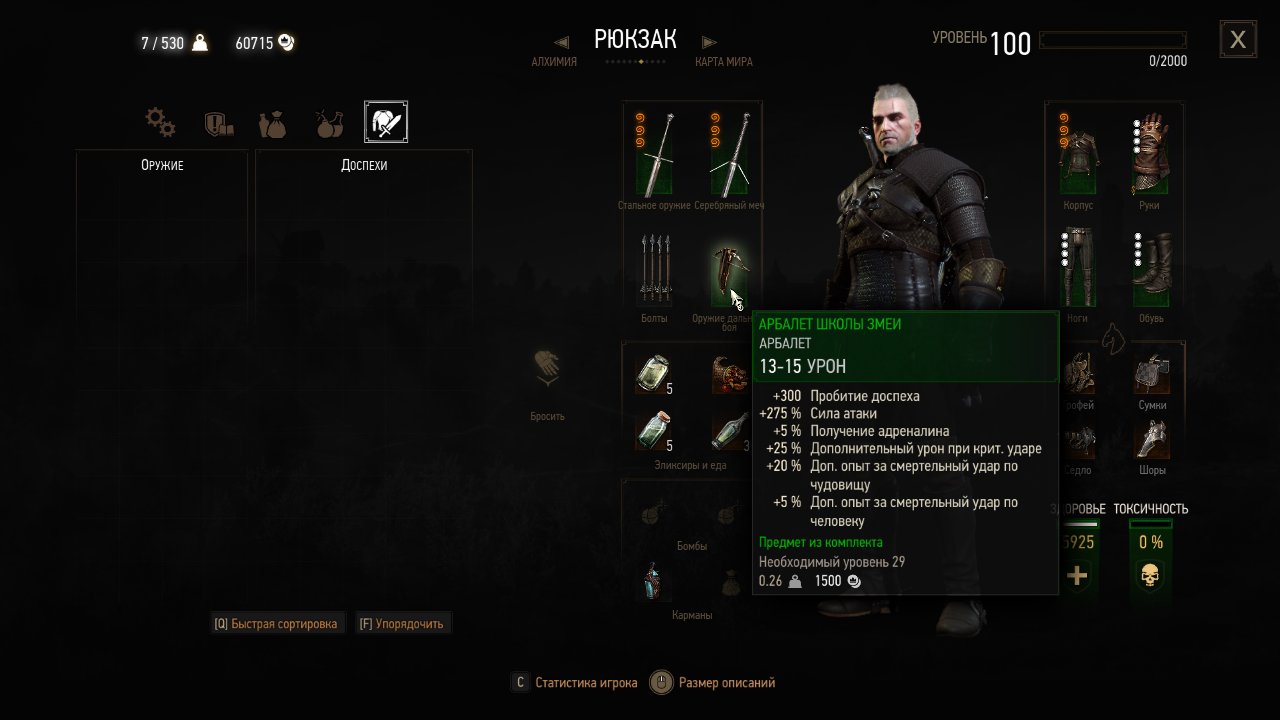
Task: Choose the horse blinders slot
Action: [1151, 440]
